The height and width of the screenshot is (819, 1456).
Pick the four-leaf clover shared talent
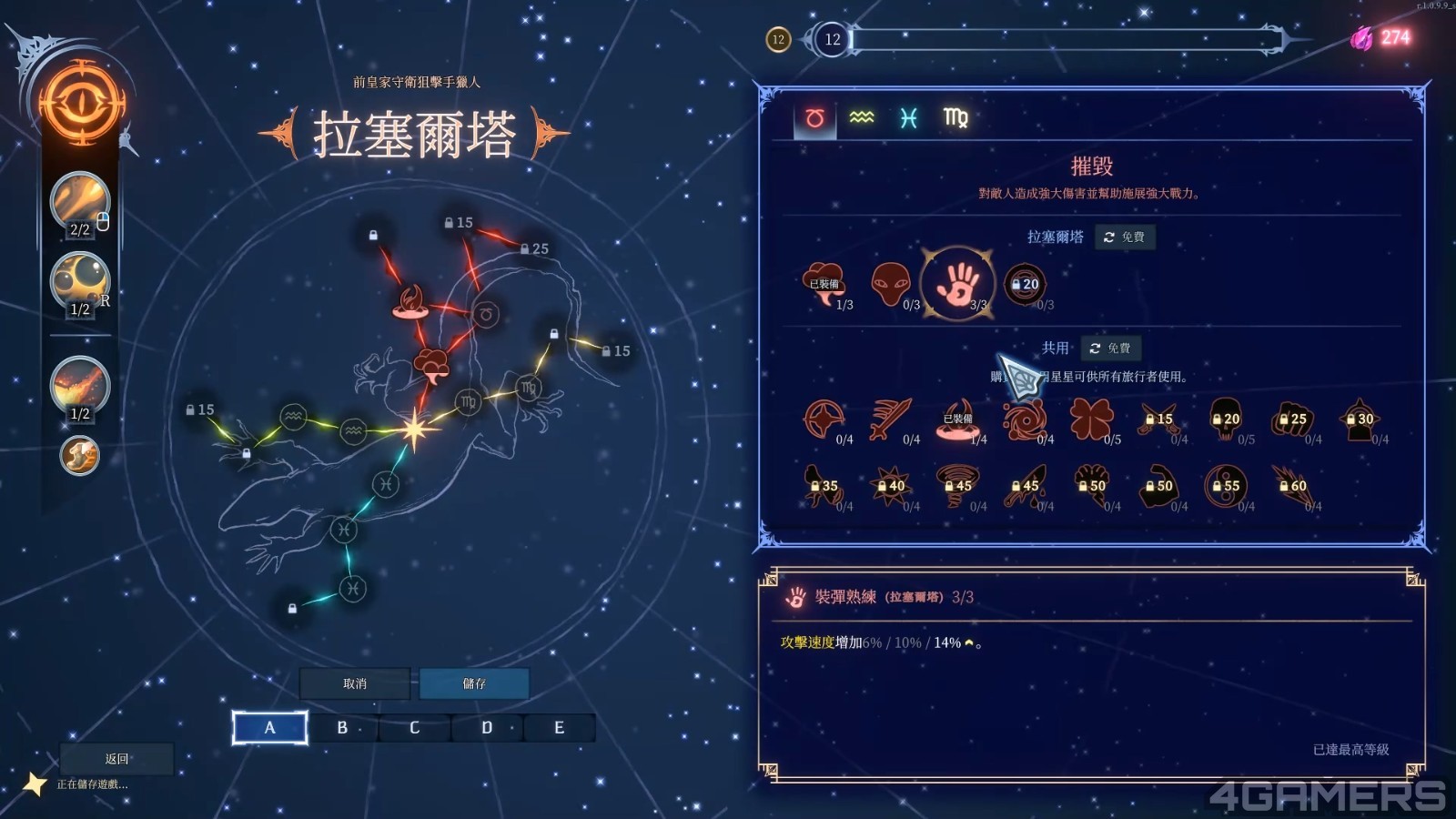coord(1091,420)
